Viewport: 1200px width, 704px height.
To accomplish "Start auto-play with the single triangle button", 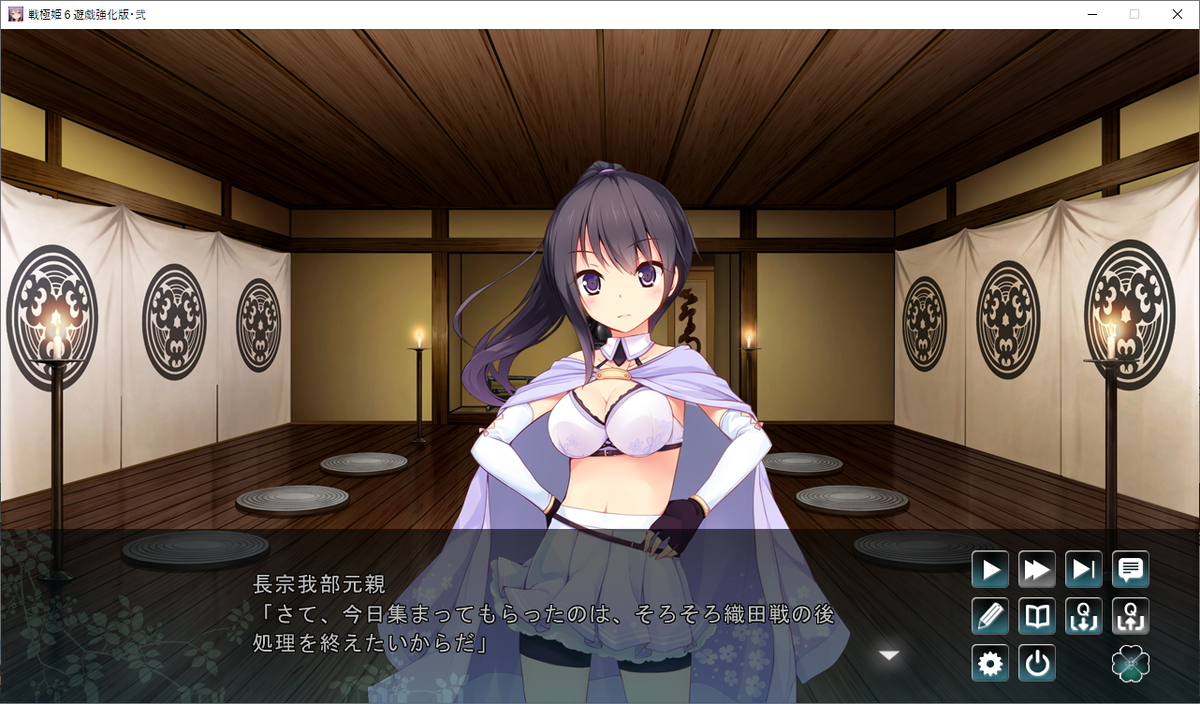I will (x=990, y=570).
